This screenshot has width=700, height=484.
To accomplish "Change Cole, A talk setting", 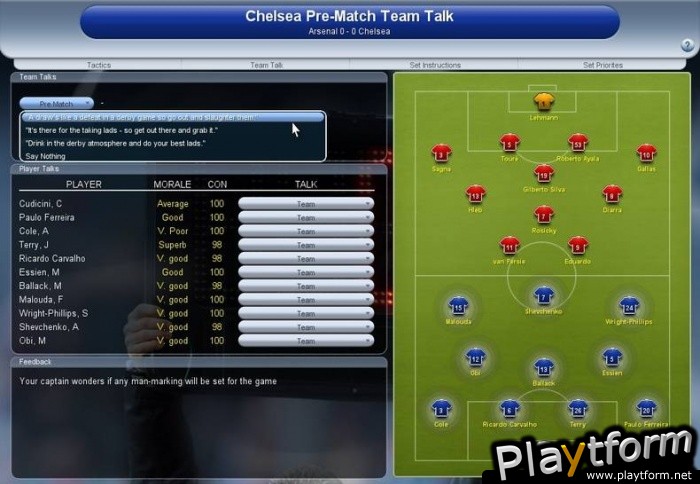I will tap(306, 231).
